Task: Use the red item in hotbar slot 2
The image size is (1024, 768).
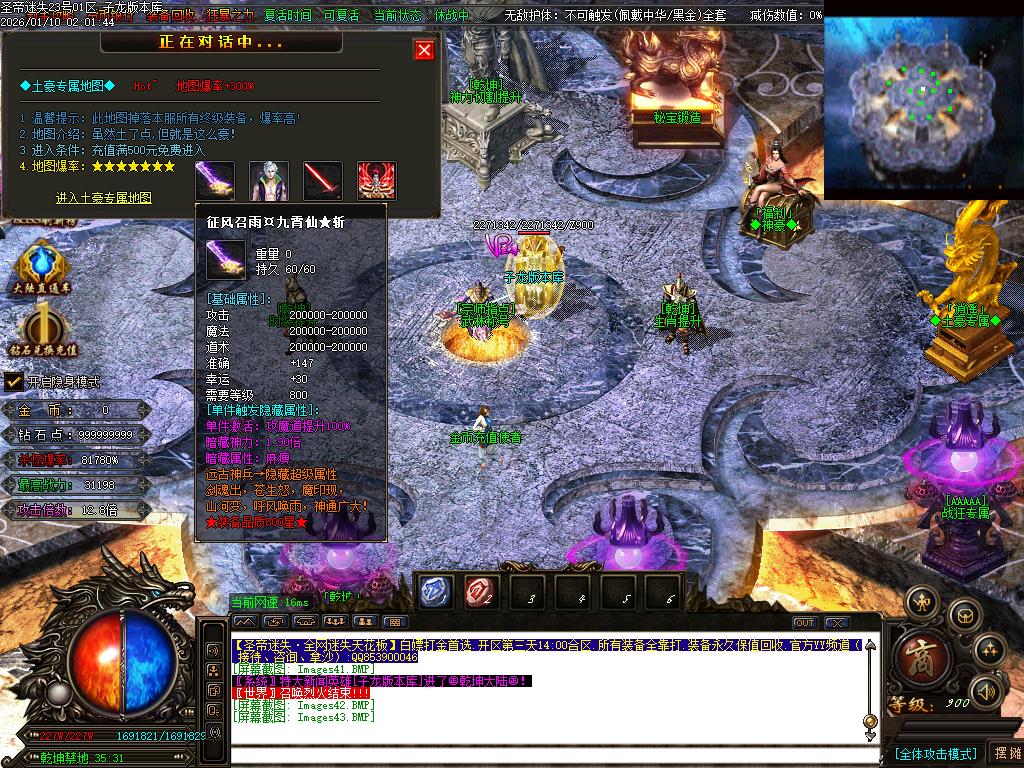Action: point(482,592)
